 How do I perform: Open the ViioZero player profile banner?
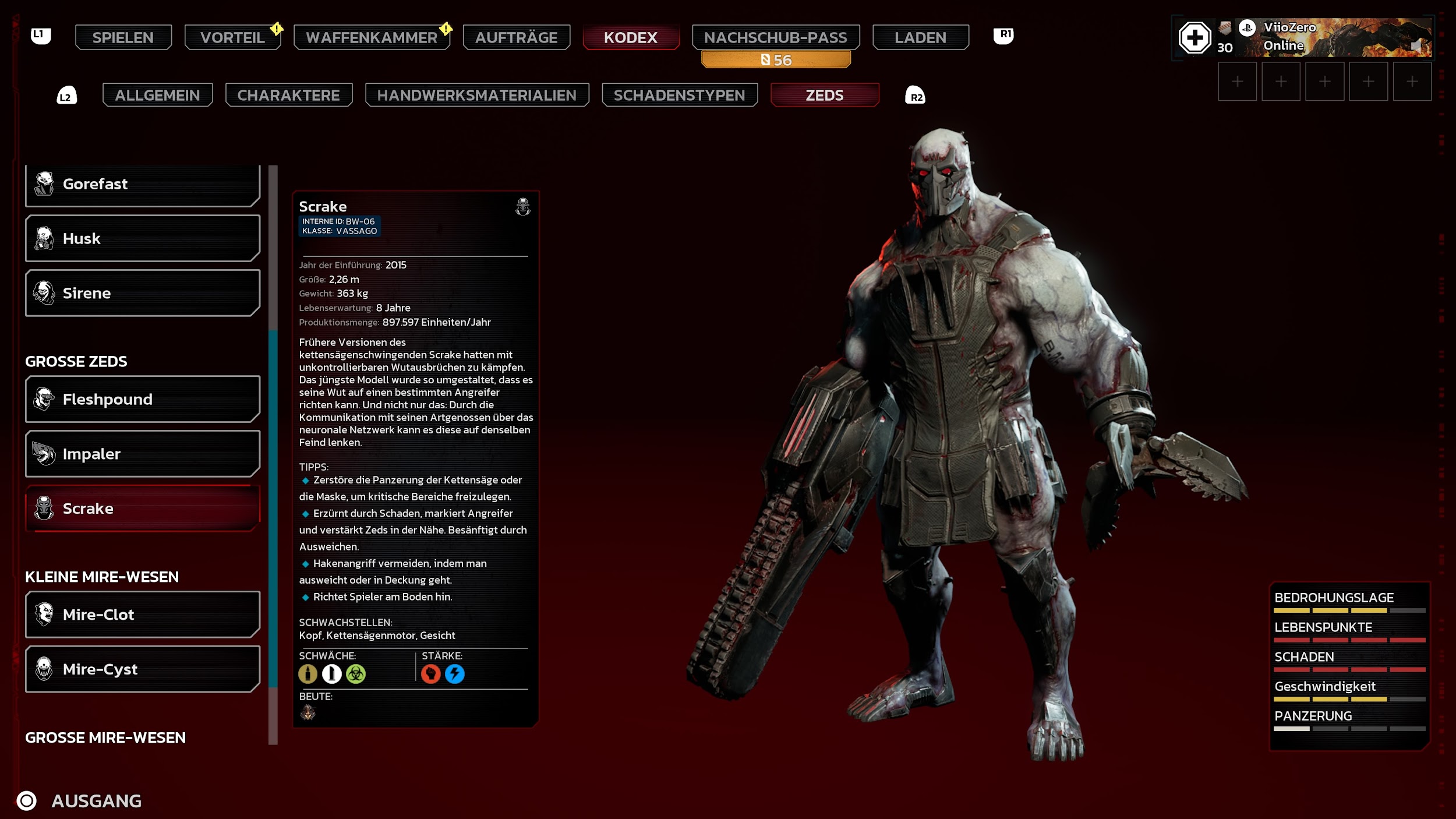click(1334, 37)
